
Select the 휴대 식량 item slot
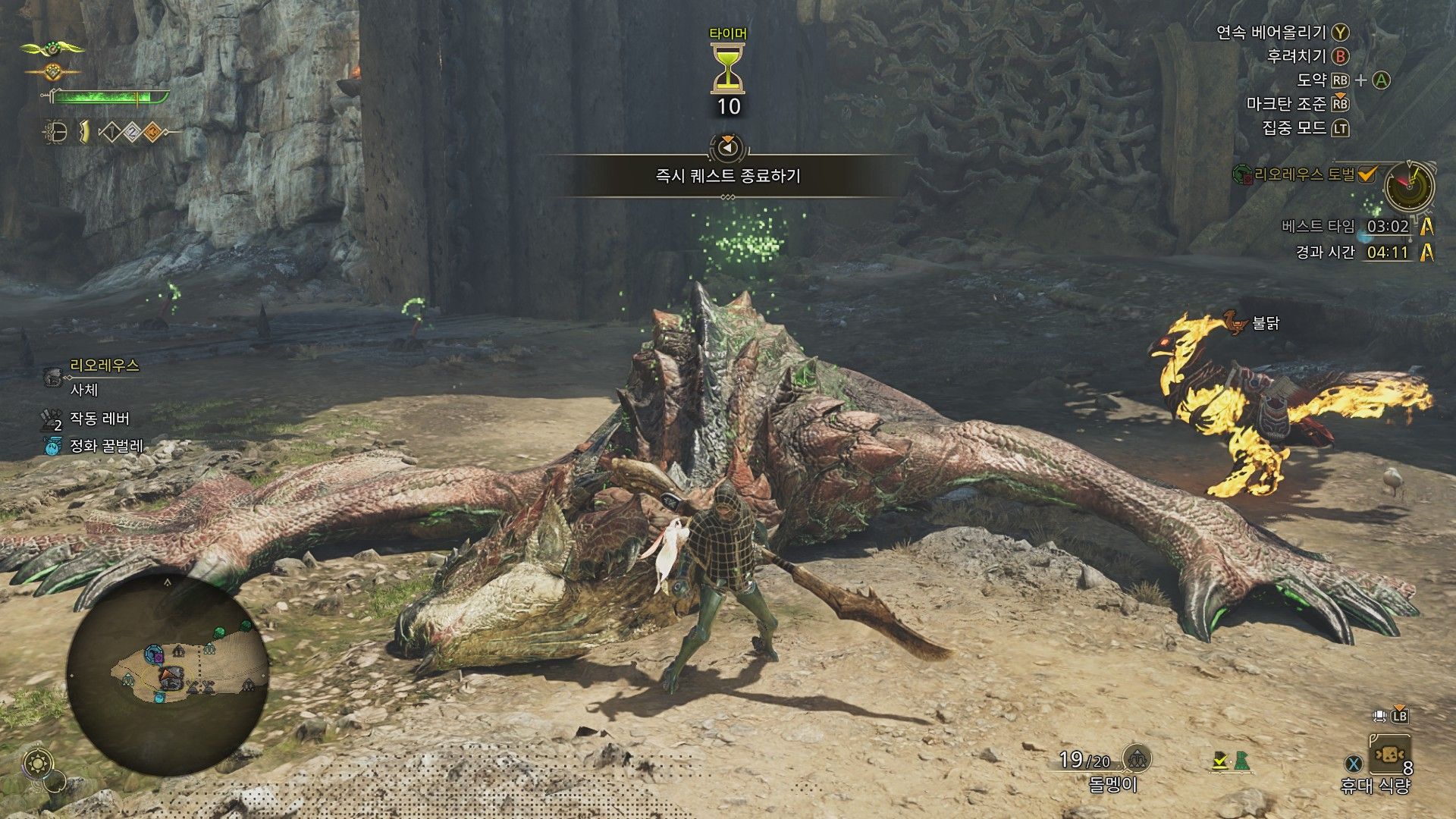click(x=1389, y=755)
